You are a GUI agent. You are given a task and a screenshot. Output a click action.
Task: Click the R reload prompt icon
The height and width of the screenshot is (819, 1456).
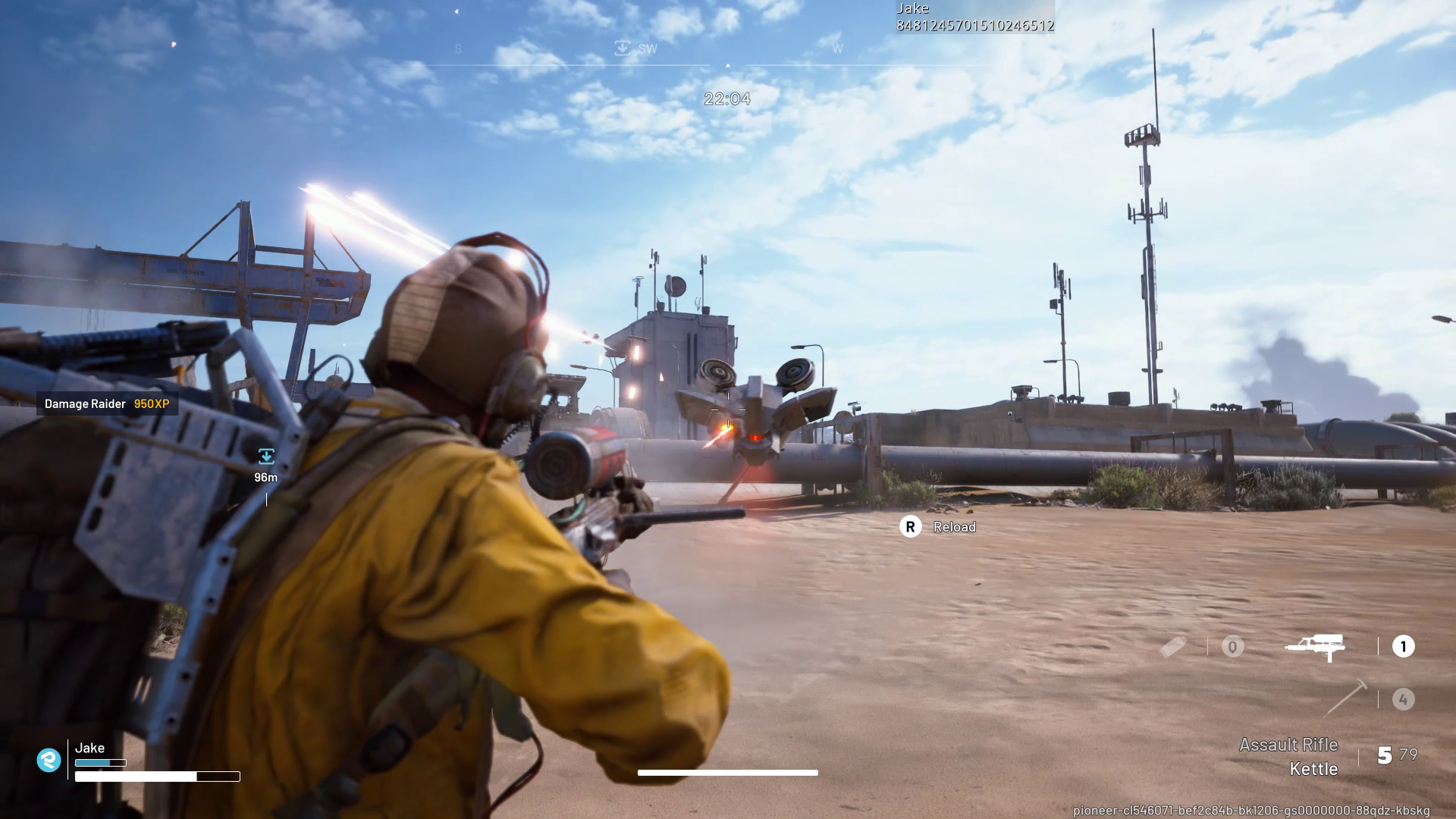click(911, 526)
